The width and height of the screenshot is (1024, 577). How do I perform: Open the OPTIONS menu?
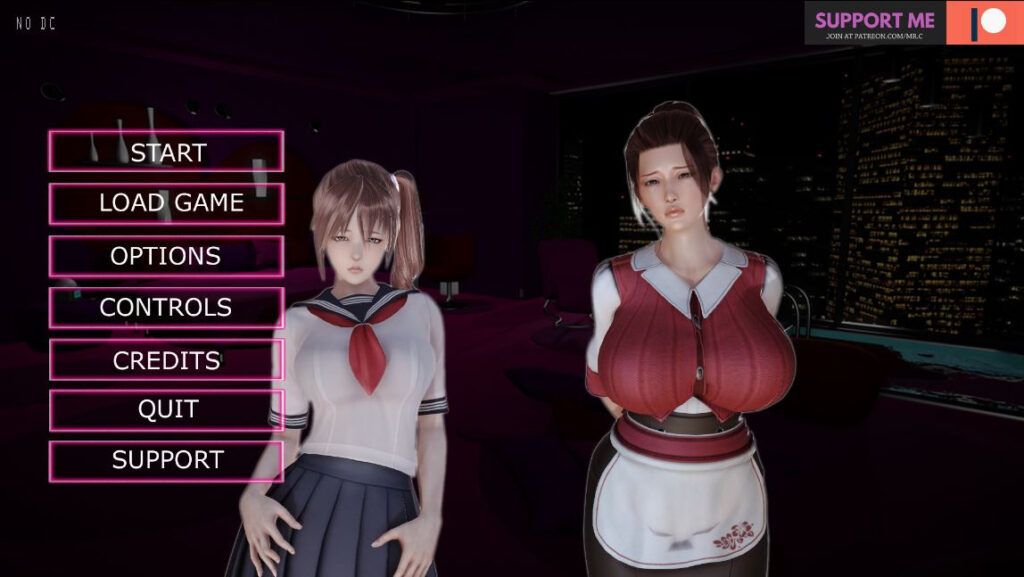166,256
